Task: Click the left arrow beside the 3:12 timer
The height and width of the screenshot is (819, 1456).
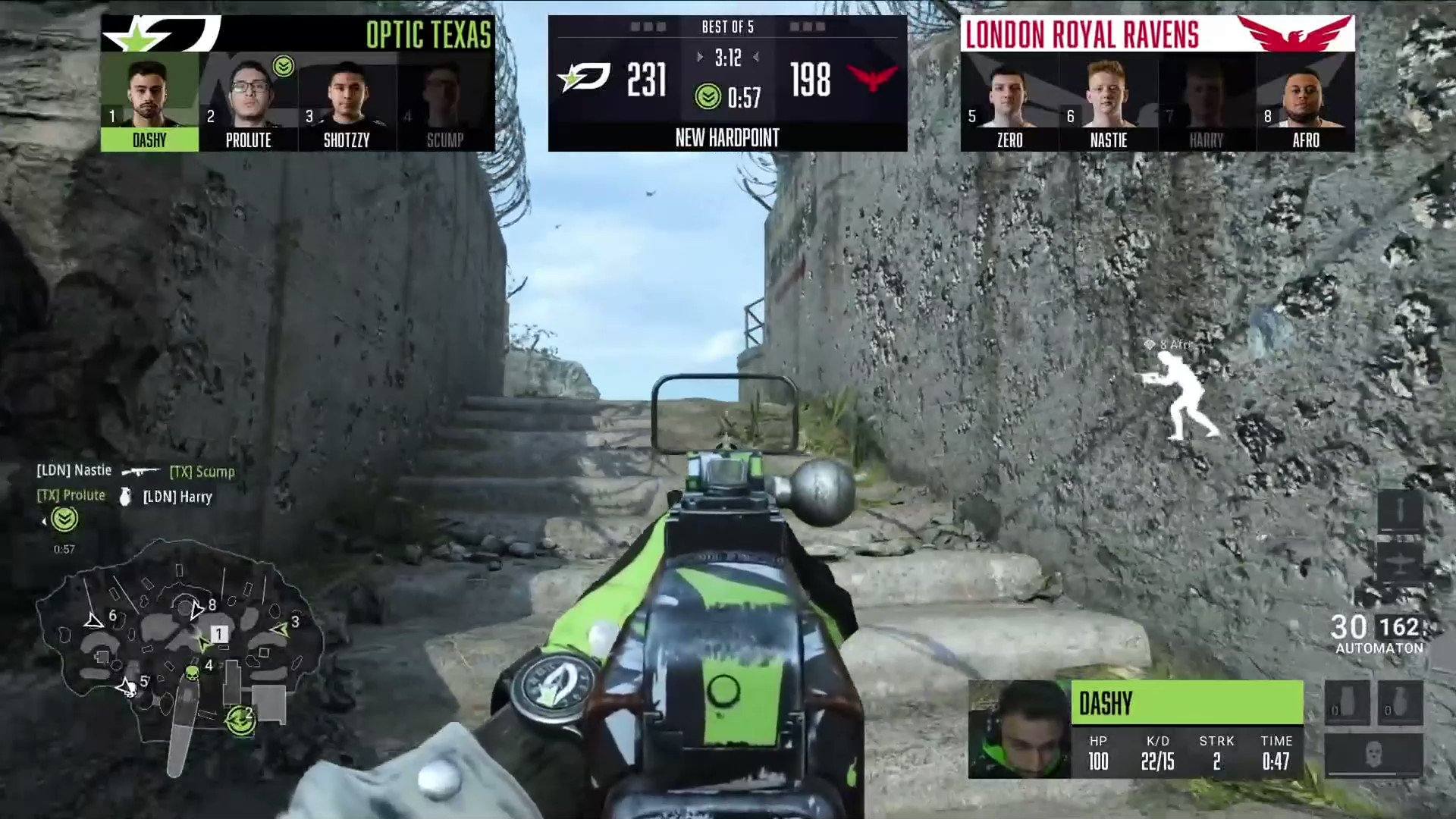Action: (x=699, y=57)
